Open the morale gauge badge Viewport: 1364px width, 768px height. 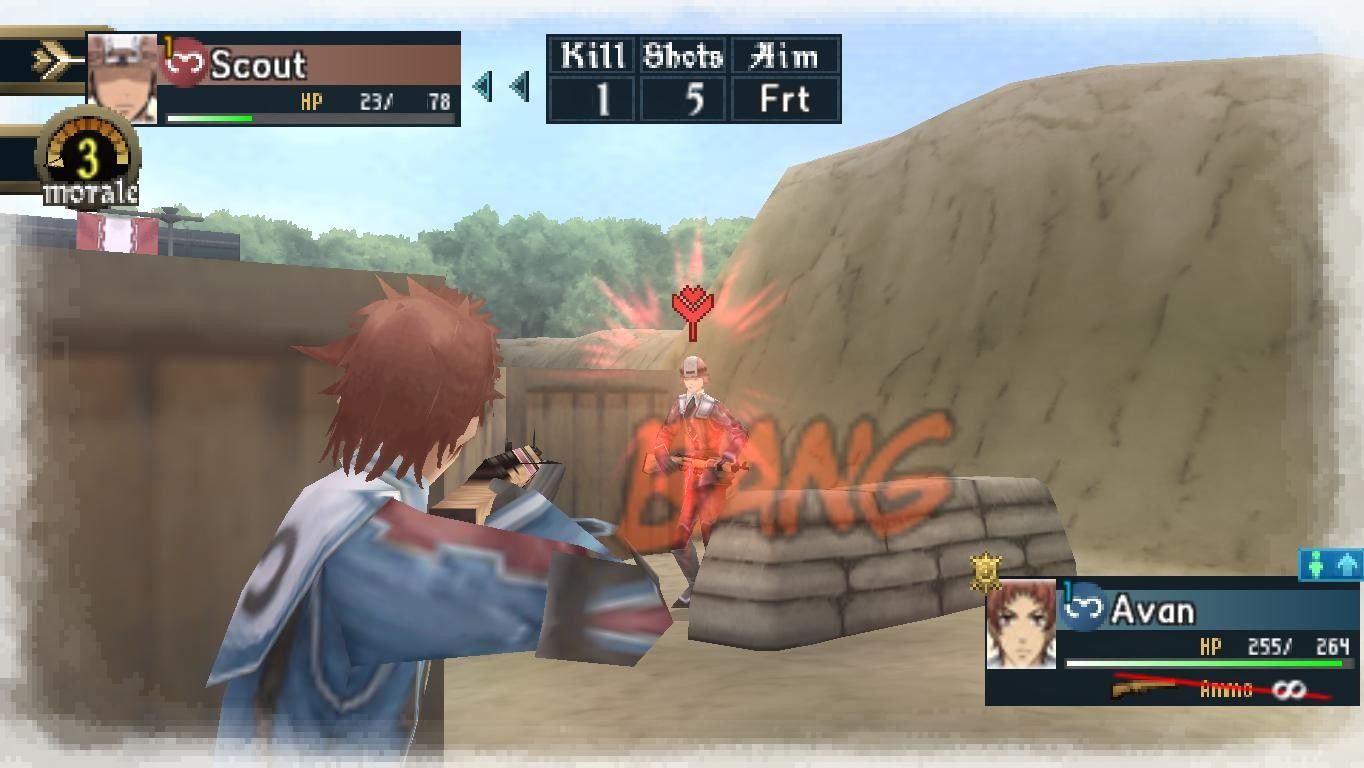coord(88,160)
